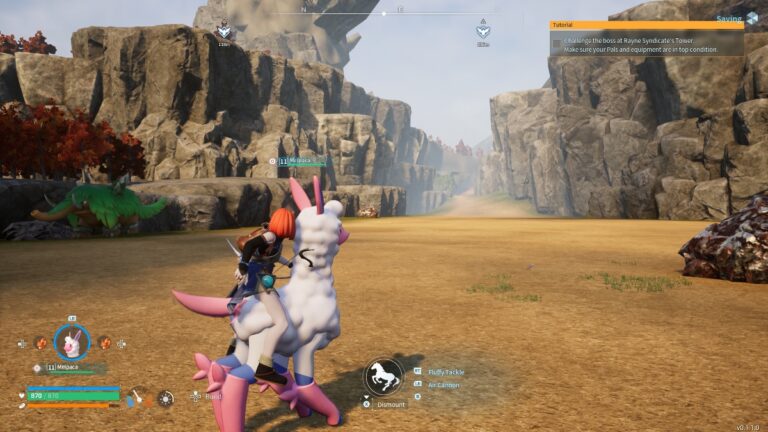Image resolution: width=768 pixels, height=432 pixels.
Task: Click the right compass waypoint marker
Action: 483,30
